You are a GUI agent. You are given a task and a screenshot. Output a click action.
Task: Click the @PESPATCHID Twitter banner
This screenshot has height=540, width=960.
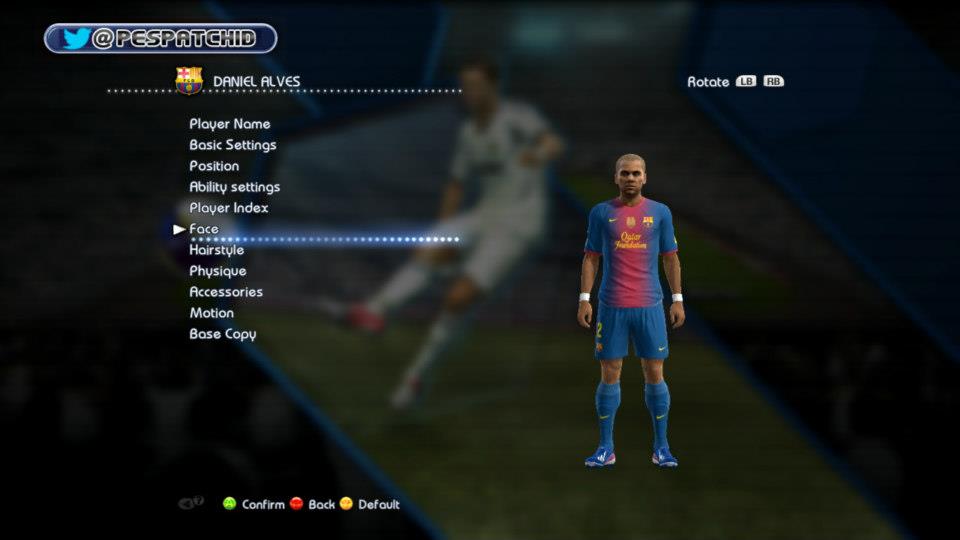pos(161,39)
